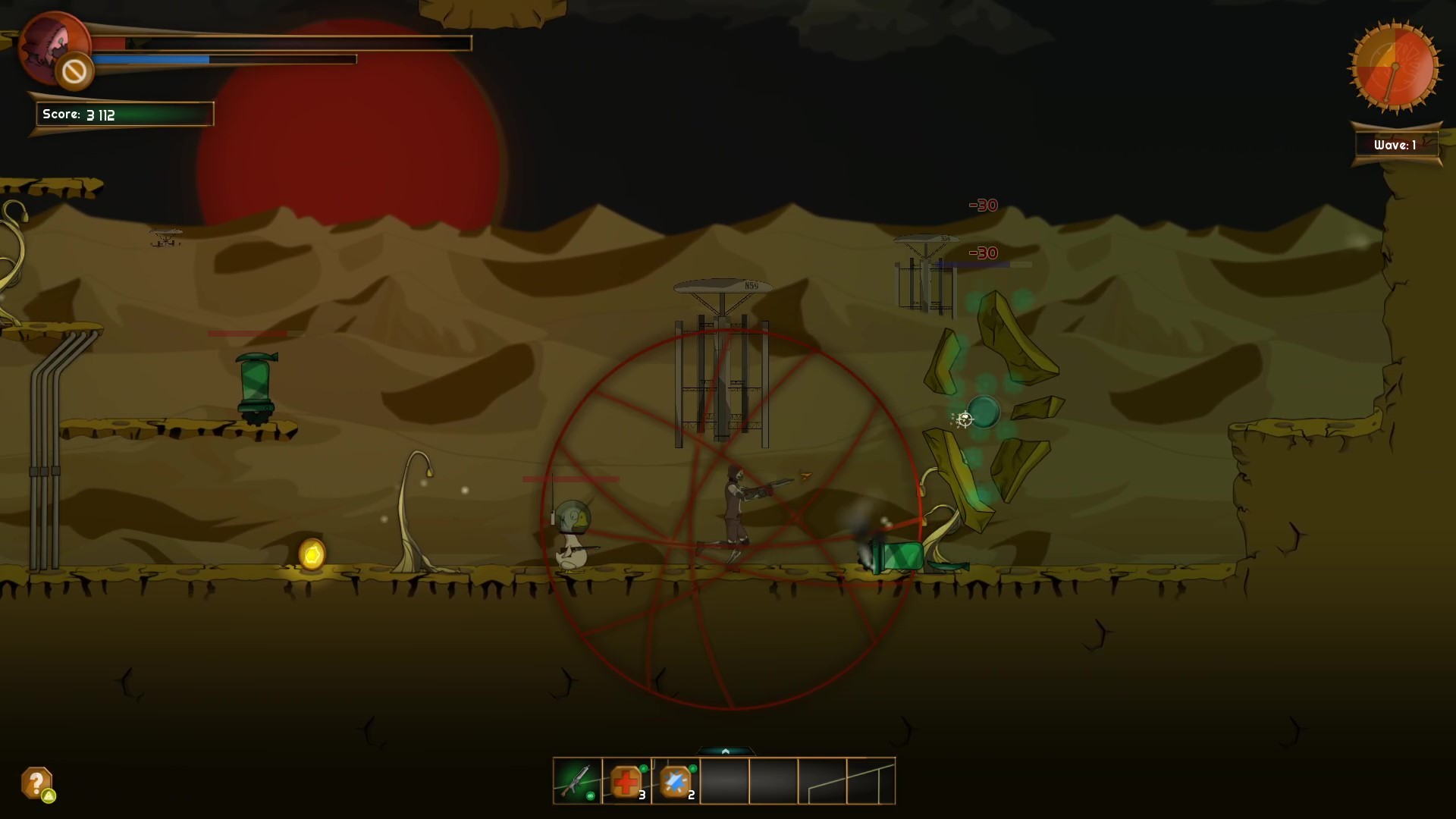The height and width of the screenshot is (819, 1456).
Task: Select the rifle in the first hotbar slot
Action: [576, 780]
